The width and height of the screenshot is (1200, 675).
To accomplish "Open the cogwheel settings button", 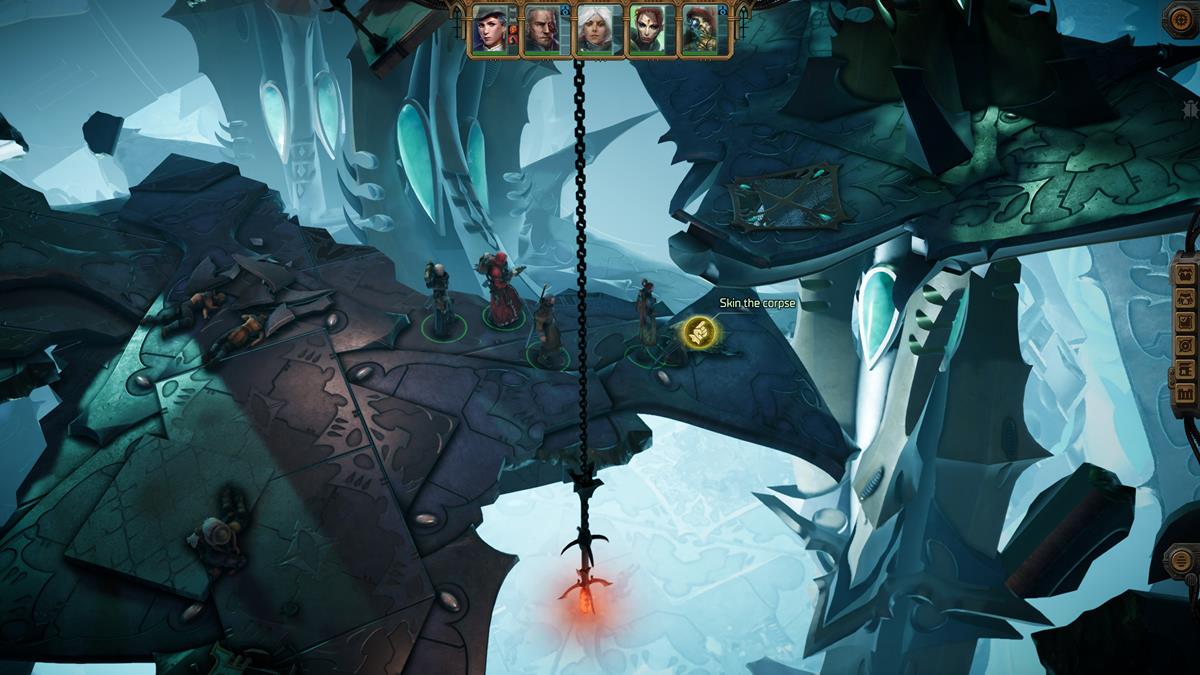I will (1181, 18).
